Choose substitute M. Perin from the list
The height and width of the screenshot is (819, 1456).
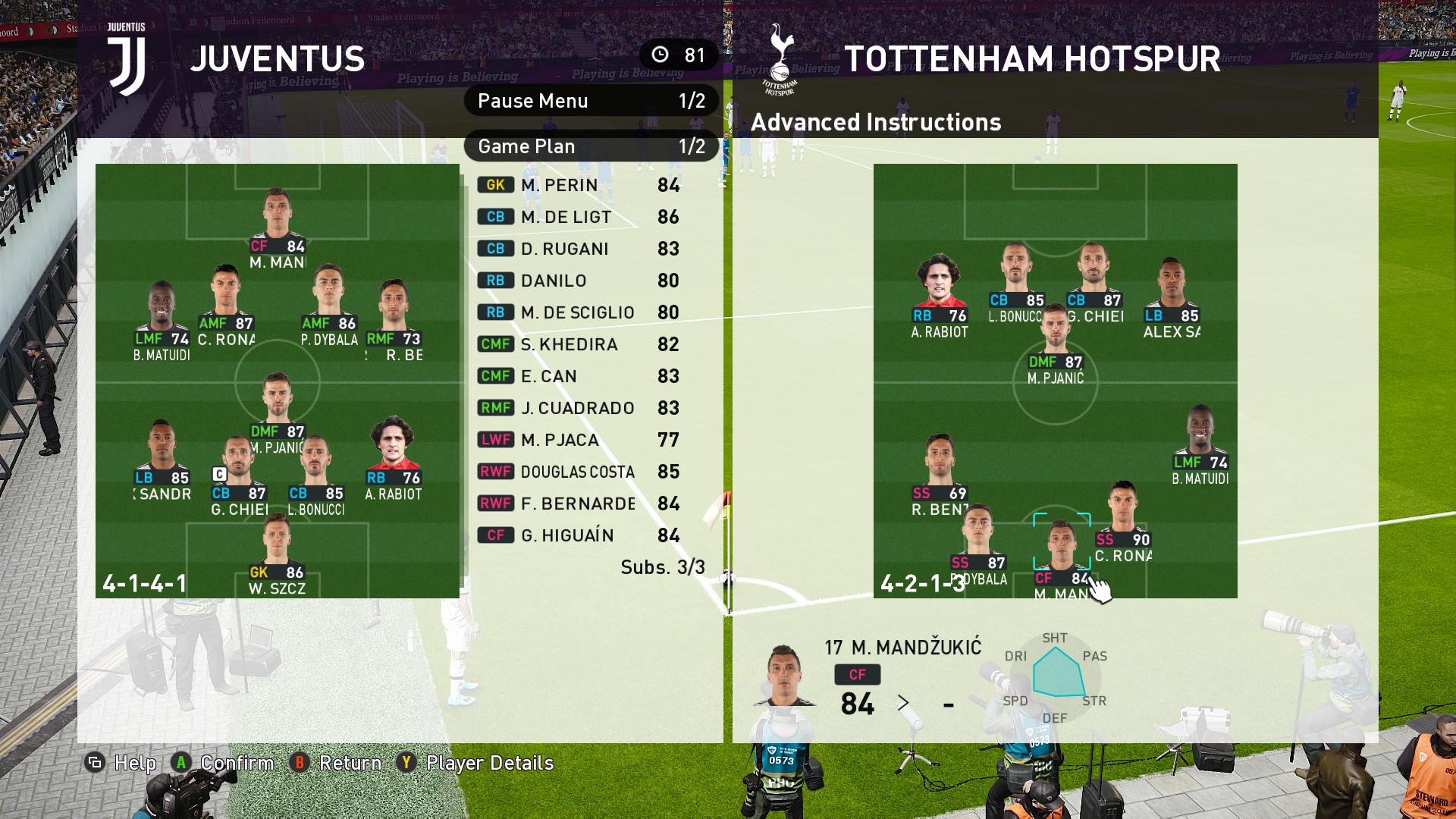578,185
